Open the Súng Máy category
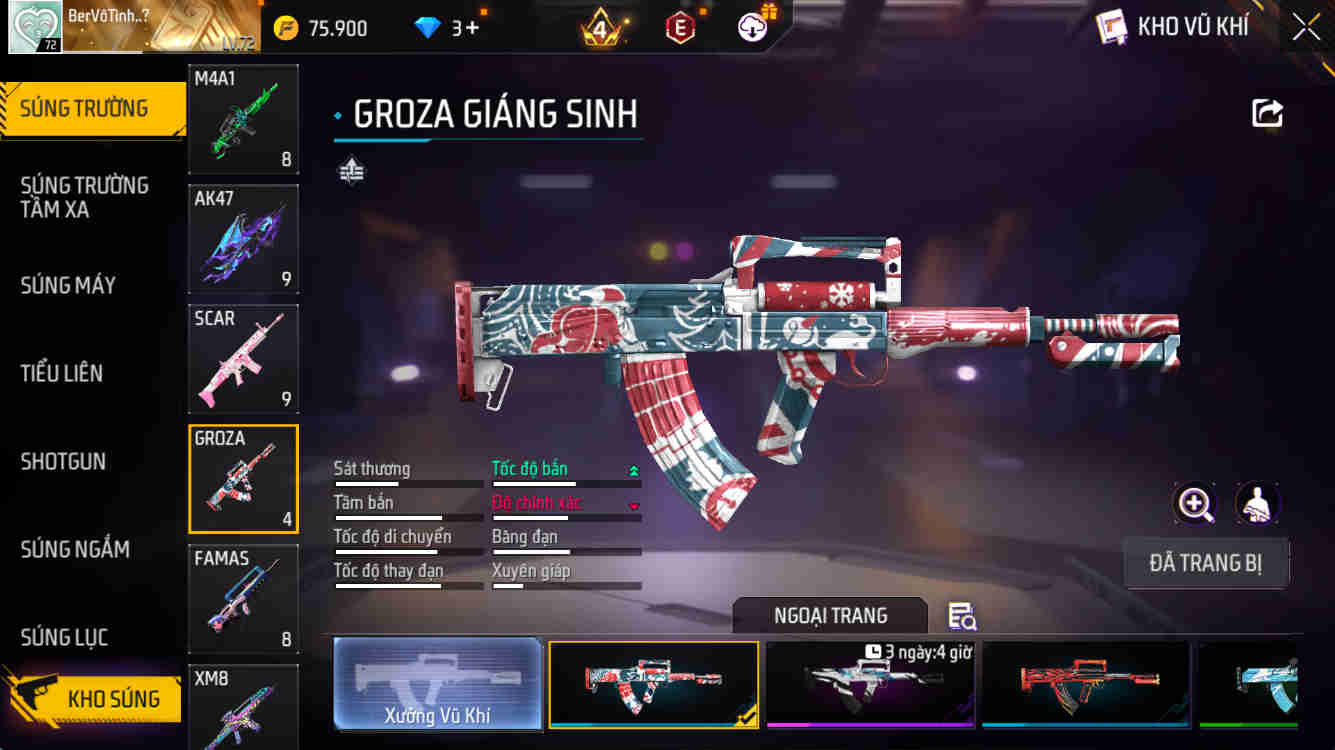The height and width of the screenshot is (750, 1335). 68,285
